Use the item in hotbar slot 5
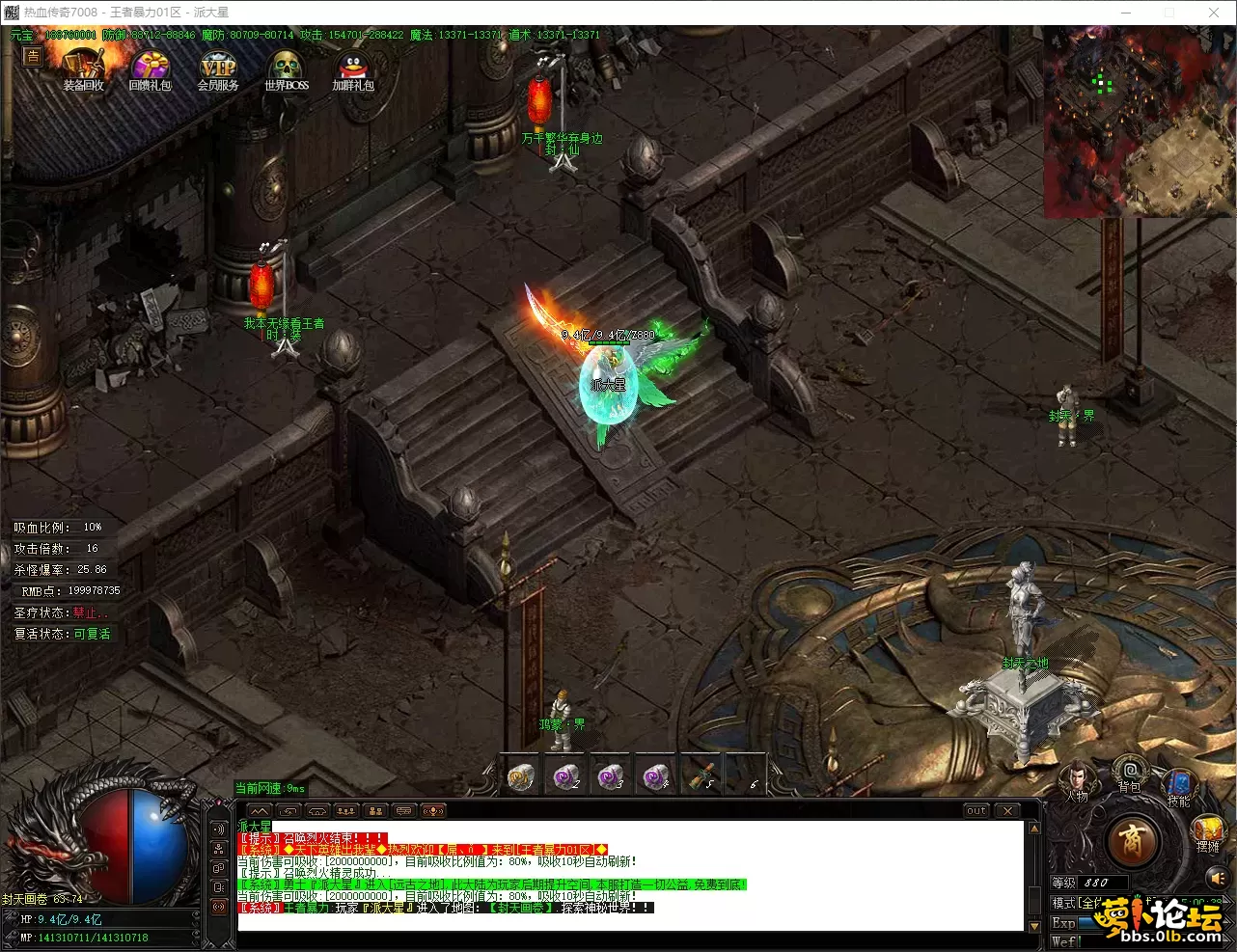The image size is (1237, 952). click(x=701, y=776)
